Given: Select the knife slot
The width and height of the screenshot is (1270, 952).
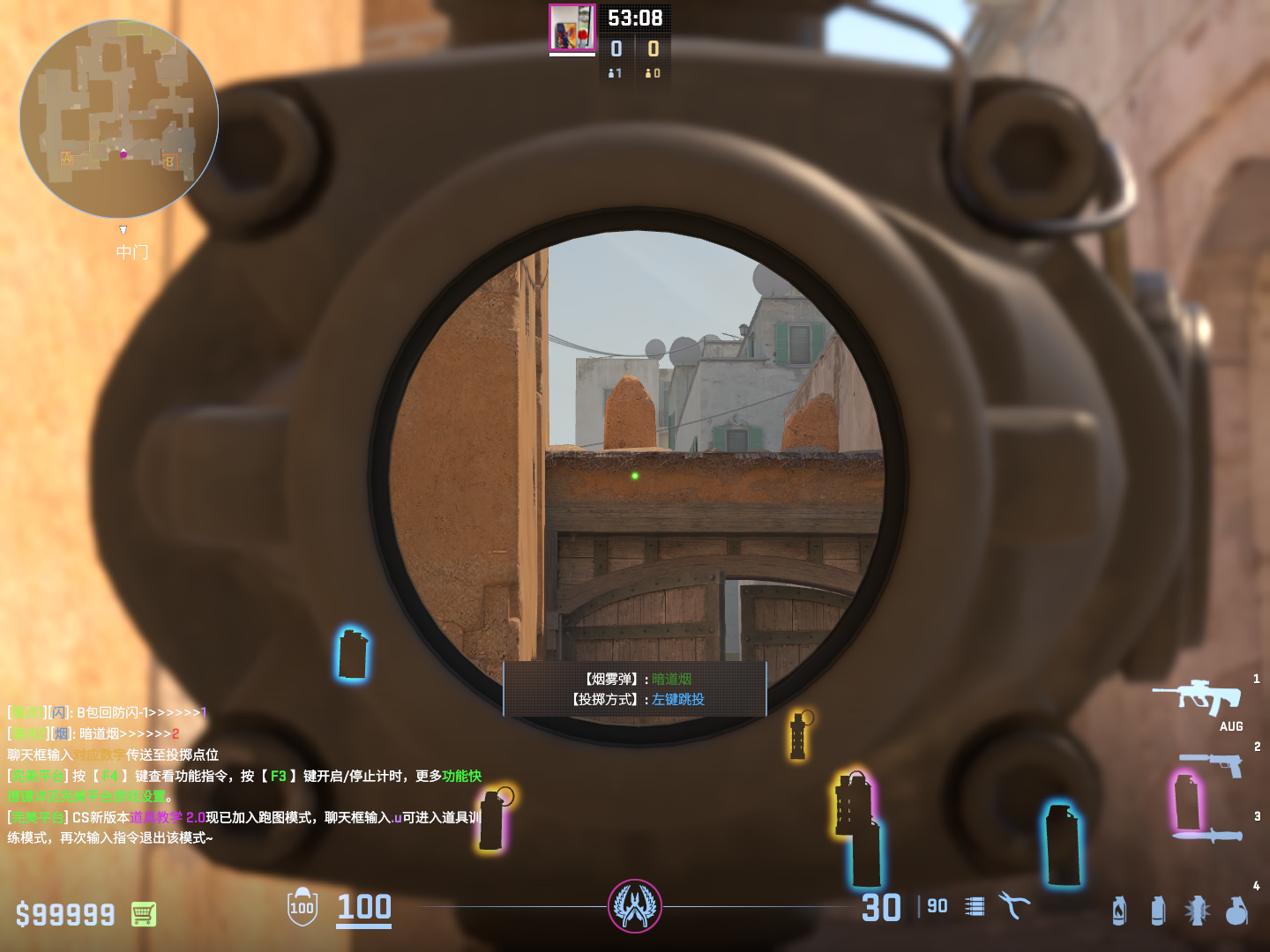Looking at the screenshot, I should 1208,835.
